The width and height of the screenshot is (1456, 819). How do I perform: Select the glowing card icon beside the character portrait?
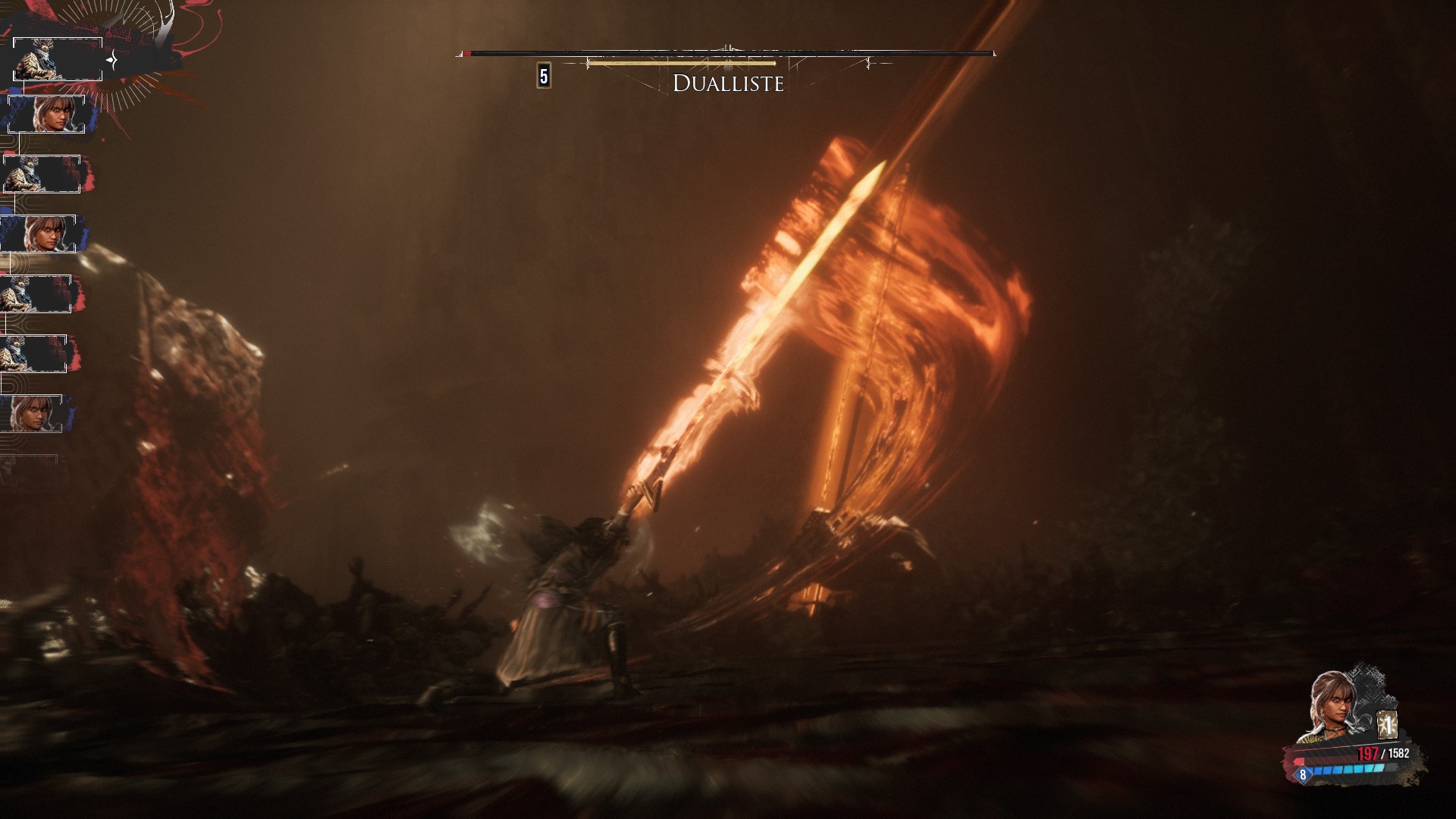pos(1388,725)
